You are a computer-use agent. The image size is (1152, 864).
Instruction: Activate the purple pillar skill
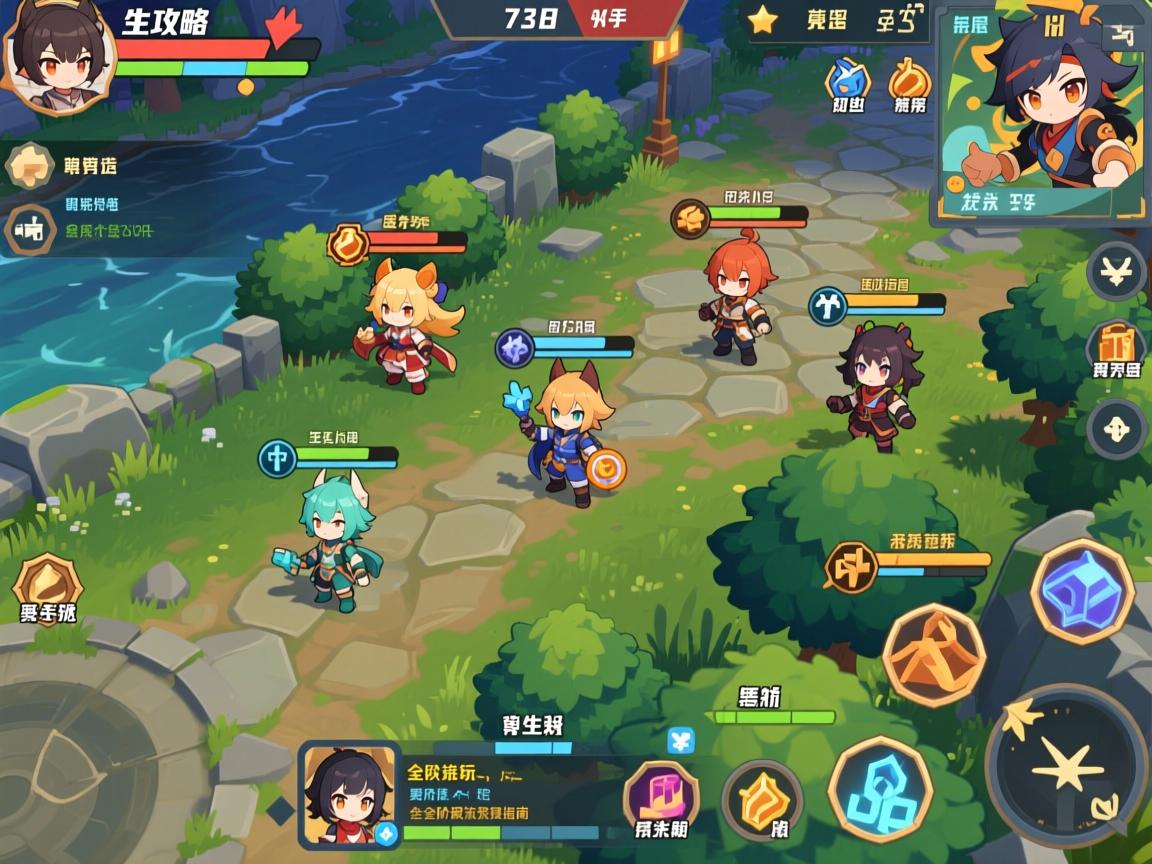point(661,793)
